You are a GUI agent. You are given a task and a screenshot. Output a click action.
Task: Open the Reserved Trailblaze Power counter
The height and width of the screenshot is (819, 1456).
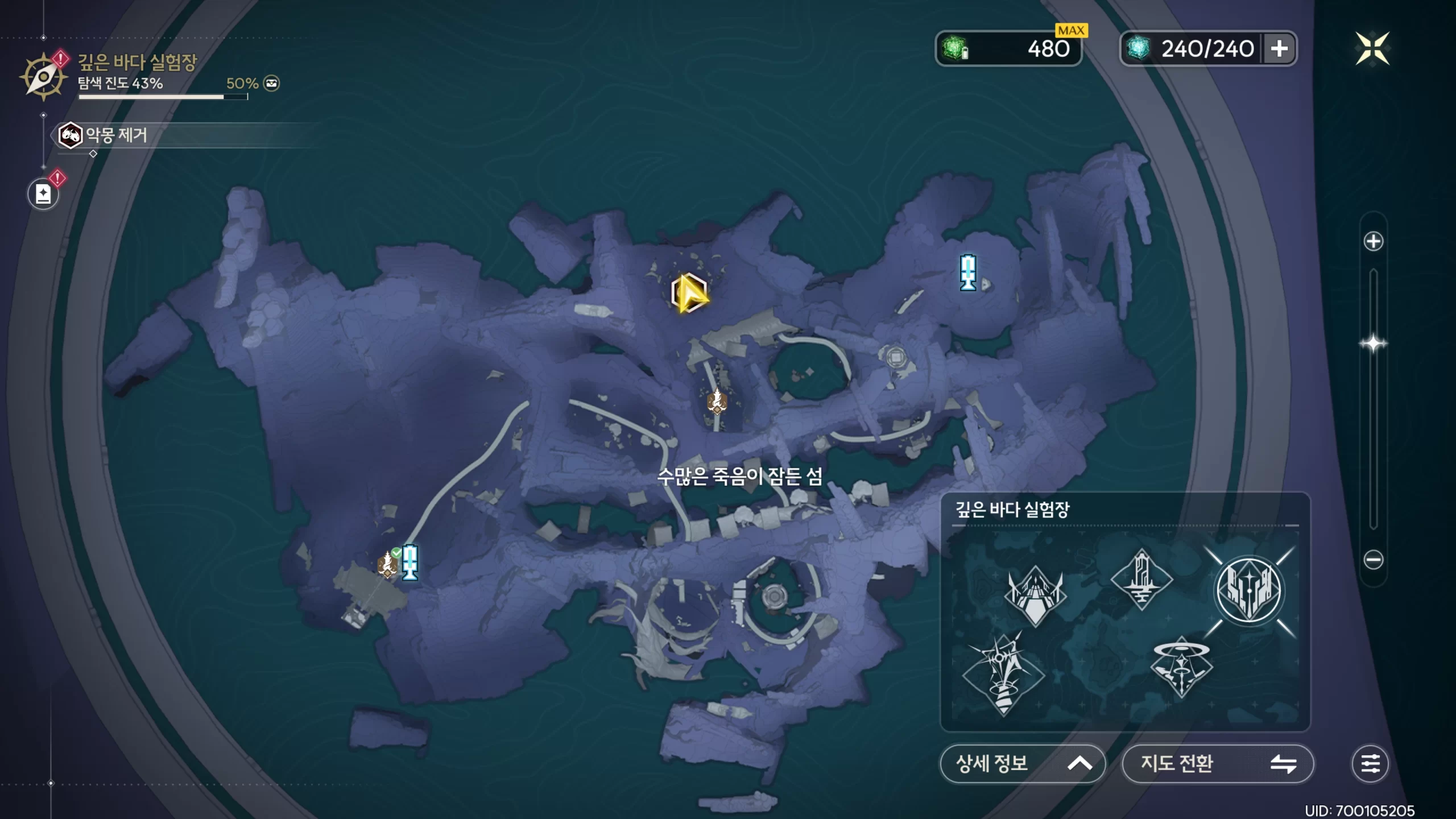point(1008,49)
